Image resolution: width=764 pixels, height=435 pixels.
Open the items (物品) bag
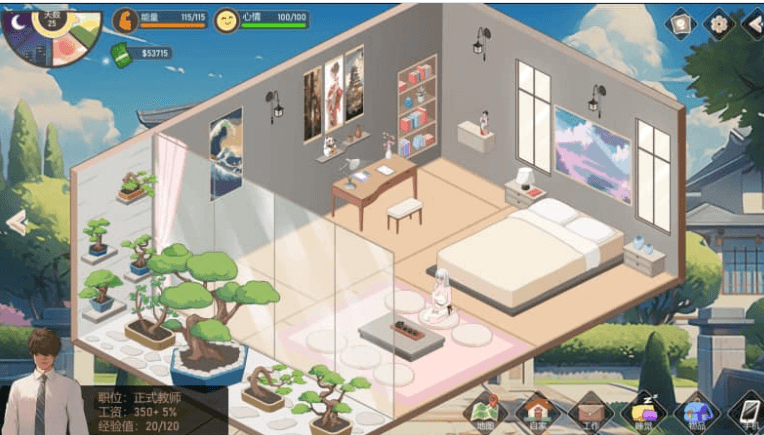coord(696,412)
